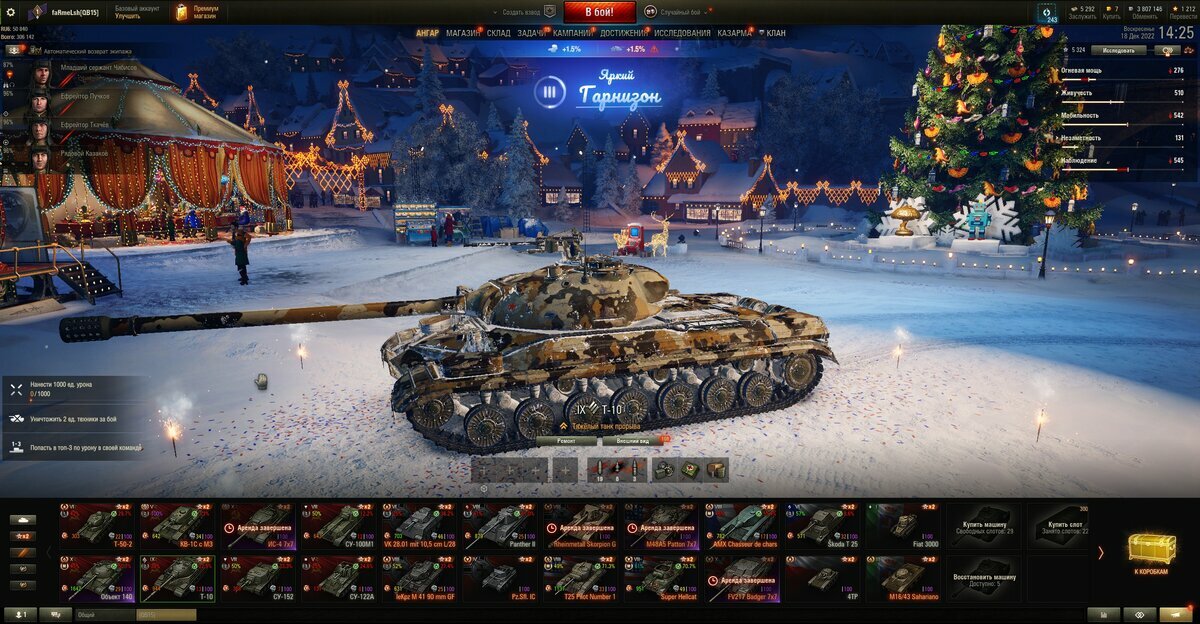This screenshot has width=1200, height=624.
Task: Click the Яркий Гарнизон event pause button
Action: (x=547, y=94)
